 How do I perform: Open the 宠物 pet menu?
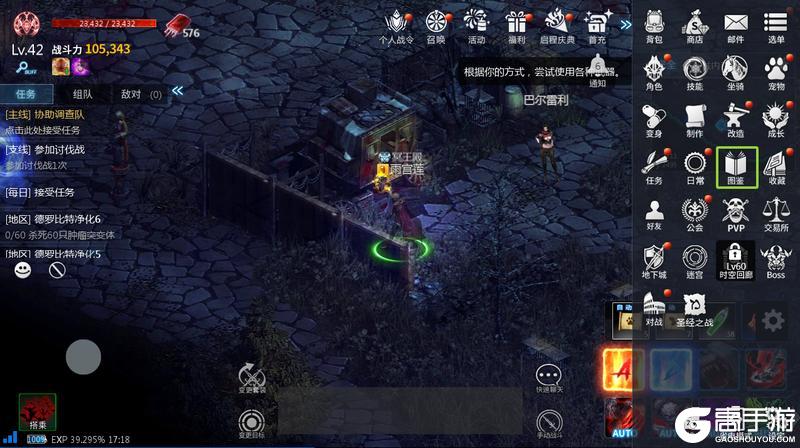tap(776, 70)
